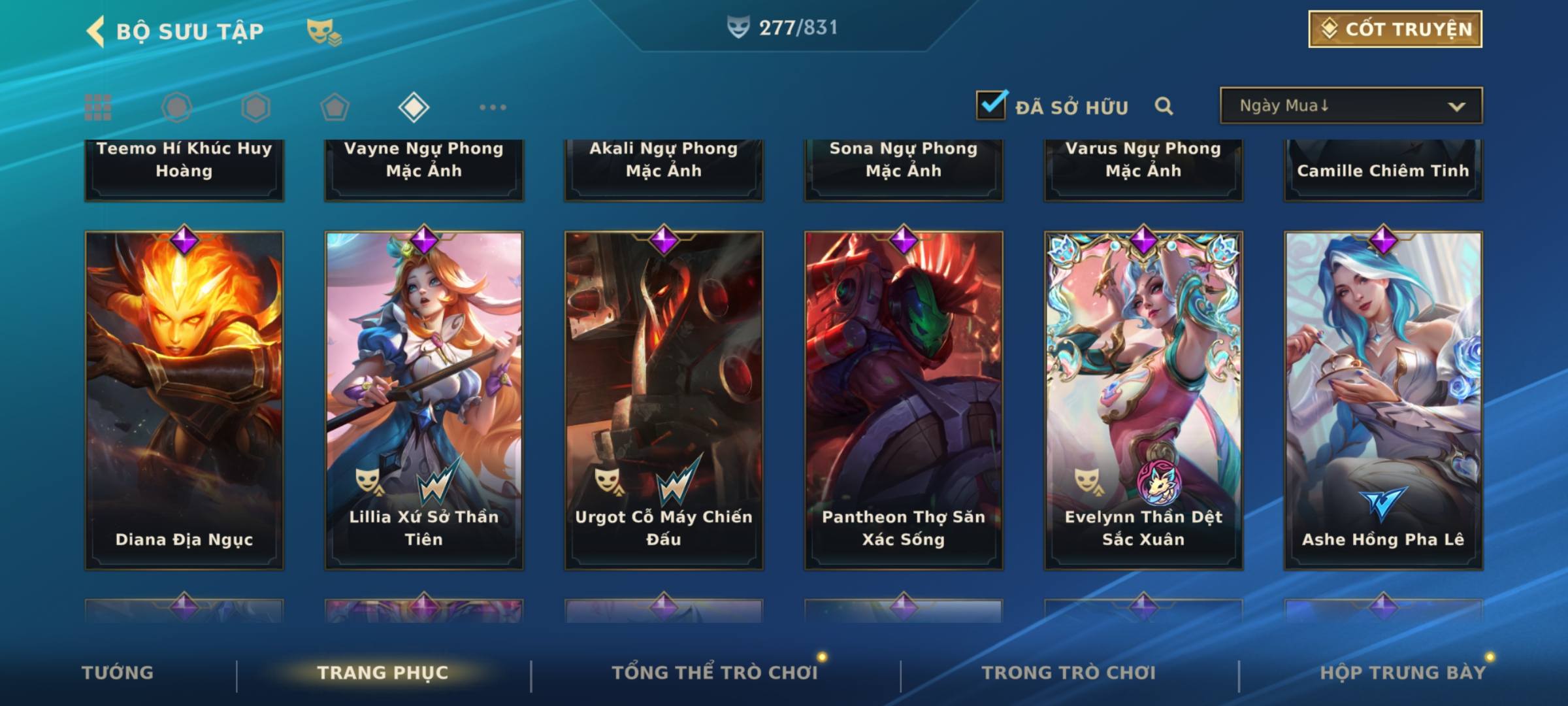The height and width of the screenshot is (706, 1568).
Task: Go back from Bộ Sưu Tập
Action: coord(95,31)
